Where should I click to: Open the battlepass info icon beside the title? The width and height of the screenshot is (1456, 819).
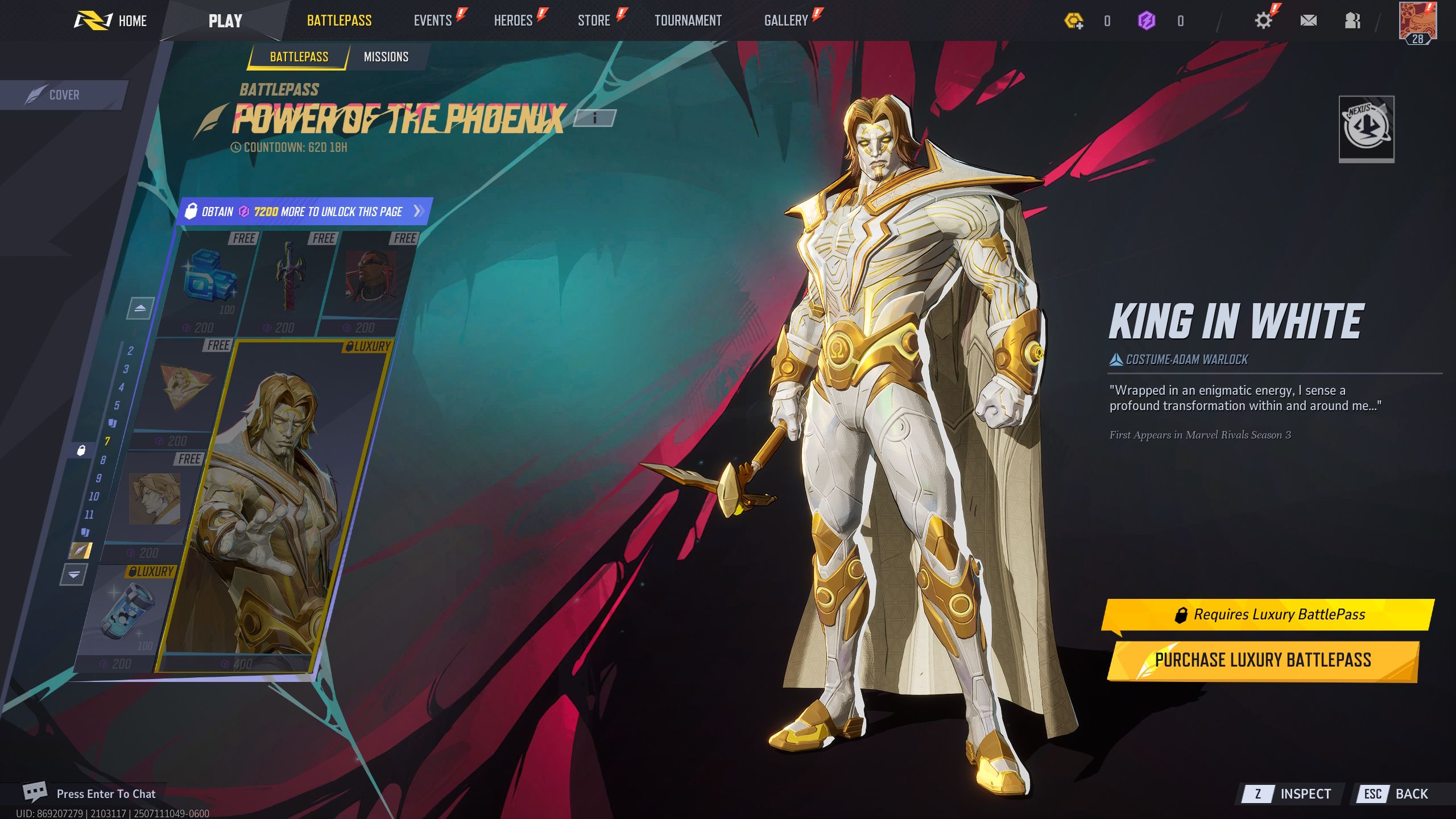[595, 119]
